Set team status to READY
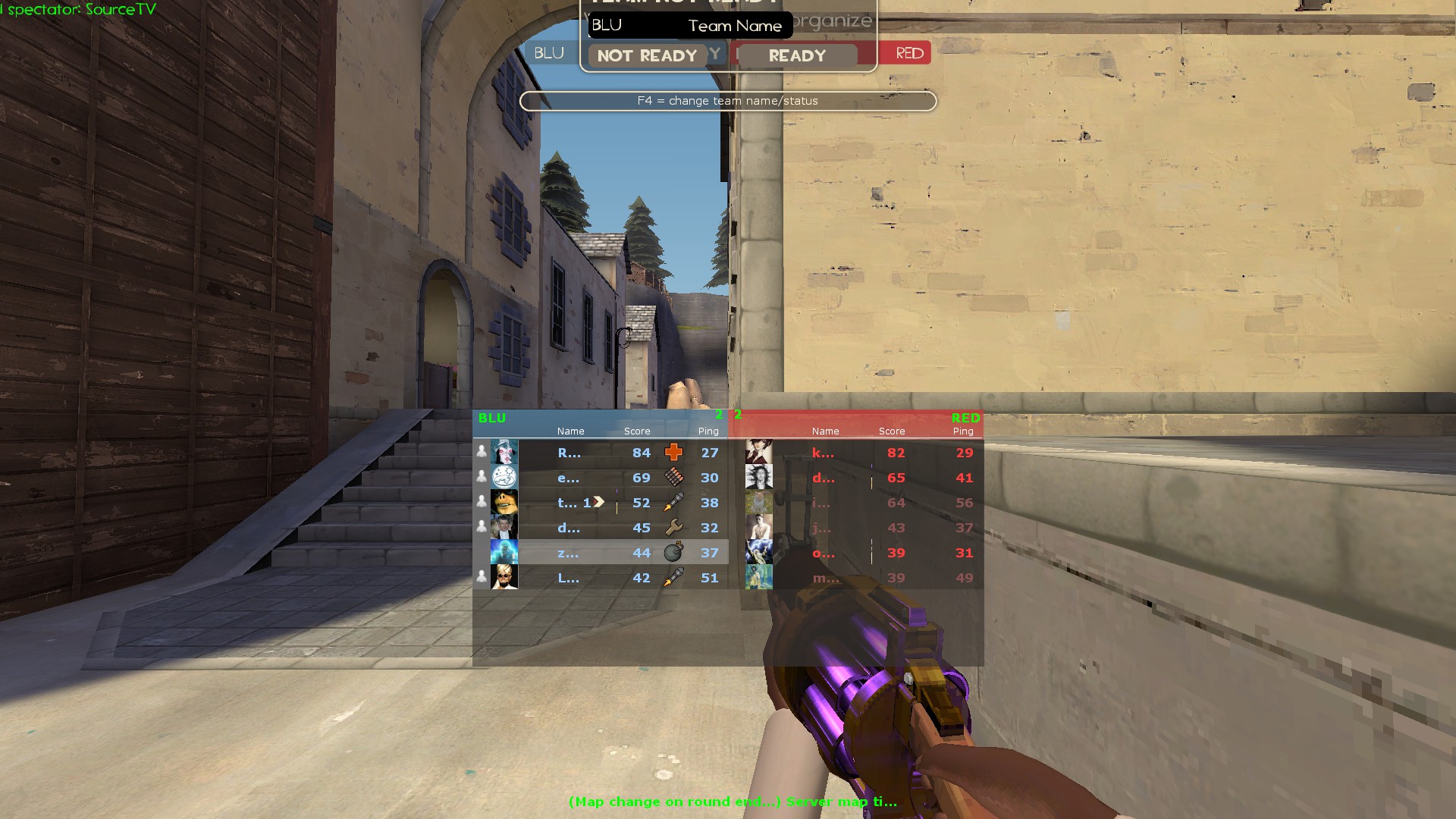The width and height of the screenshot is (1456, 819). [796, 55]
